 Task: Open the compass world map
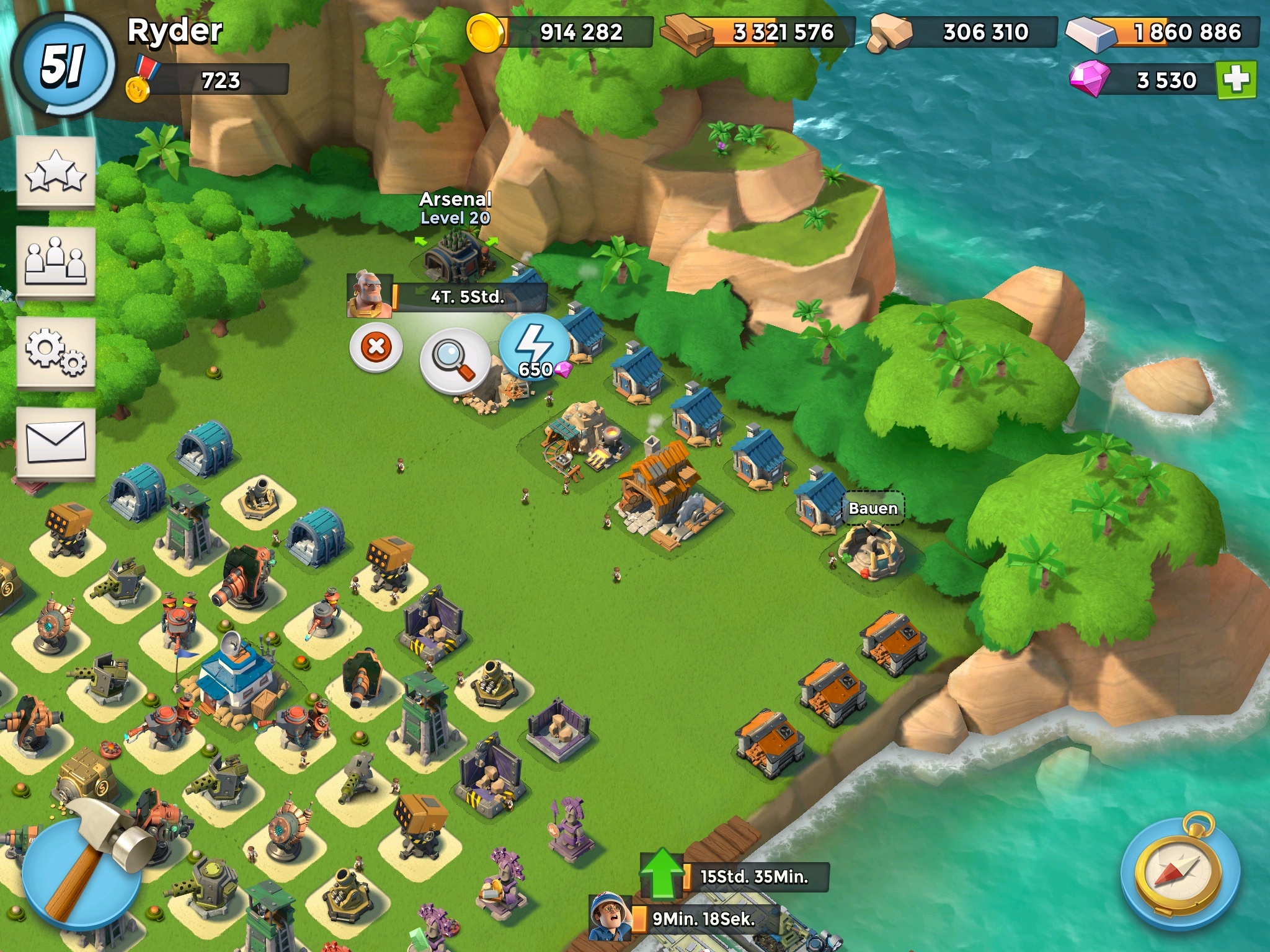click(x=1180, y=873)
